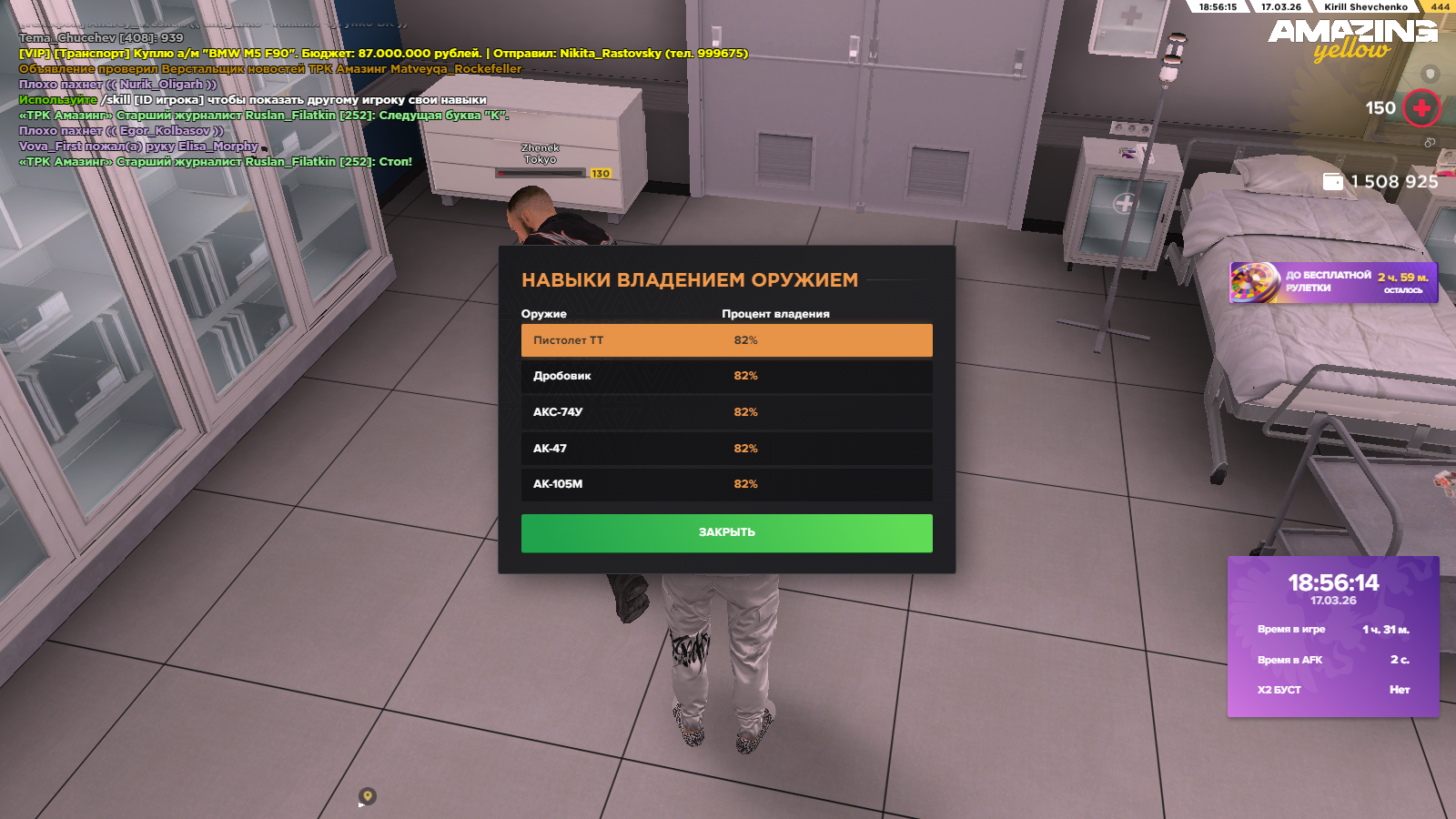Screen dimensions: 1456x819
Task: Pick the АК-47 skill row
Action: click(x=726, y=449)
